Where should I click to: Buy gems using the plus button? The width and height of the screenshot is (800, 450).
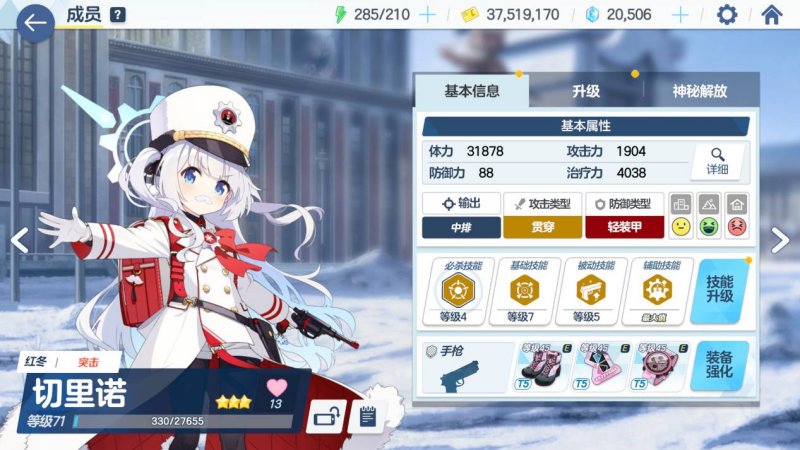(680, 15)
